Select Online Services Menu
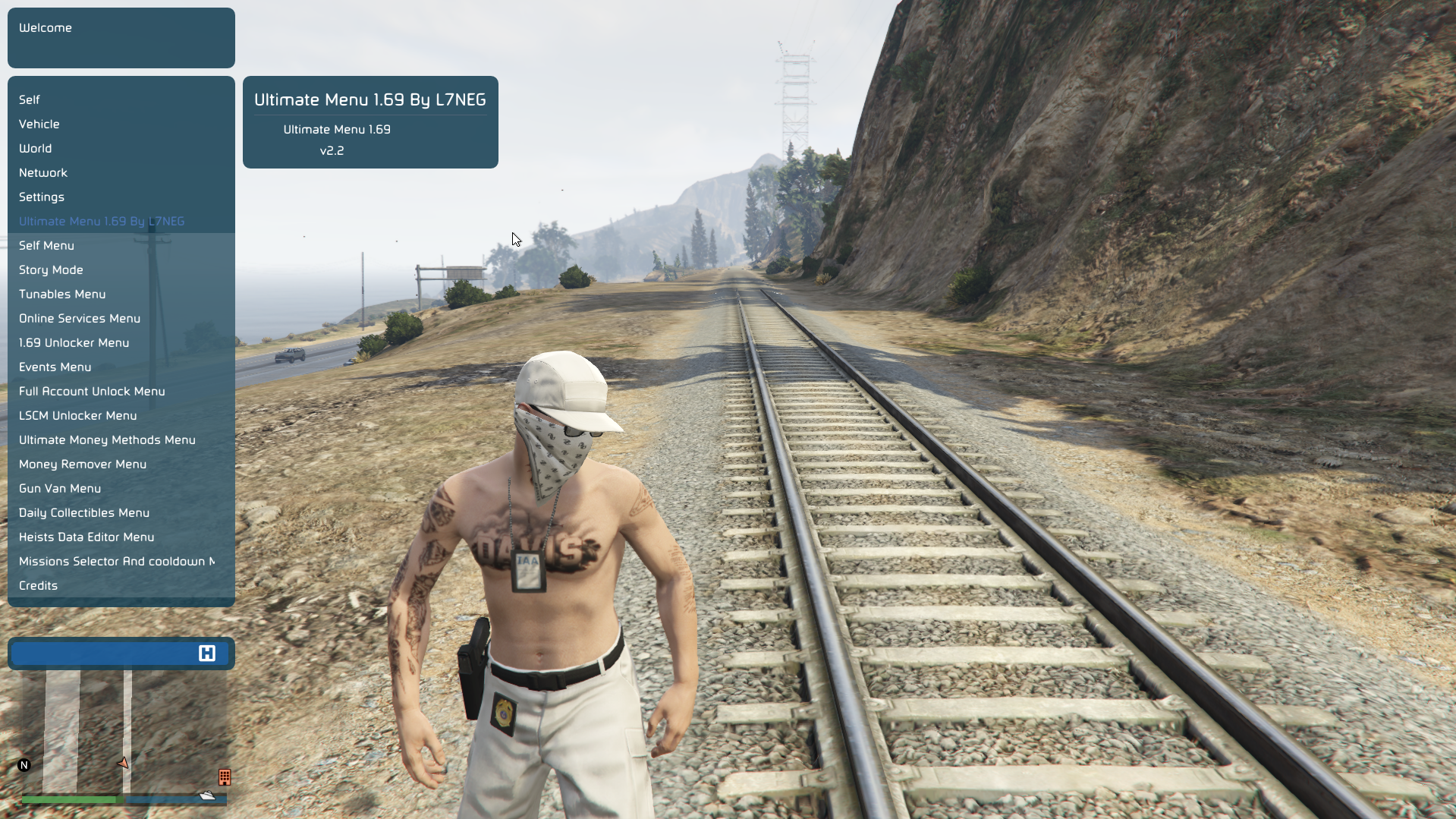Viewport: 1456px width, 819px height. 80,318
